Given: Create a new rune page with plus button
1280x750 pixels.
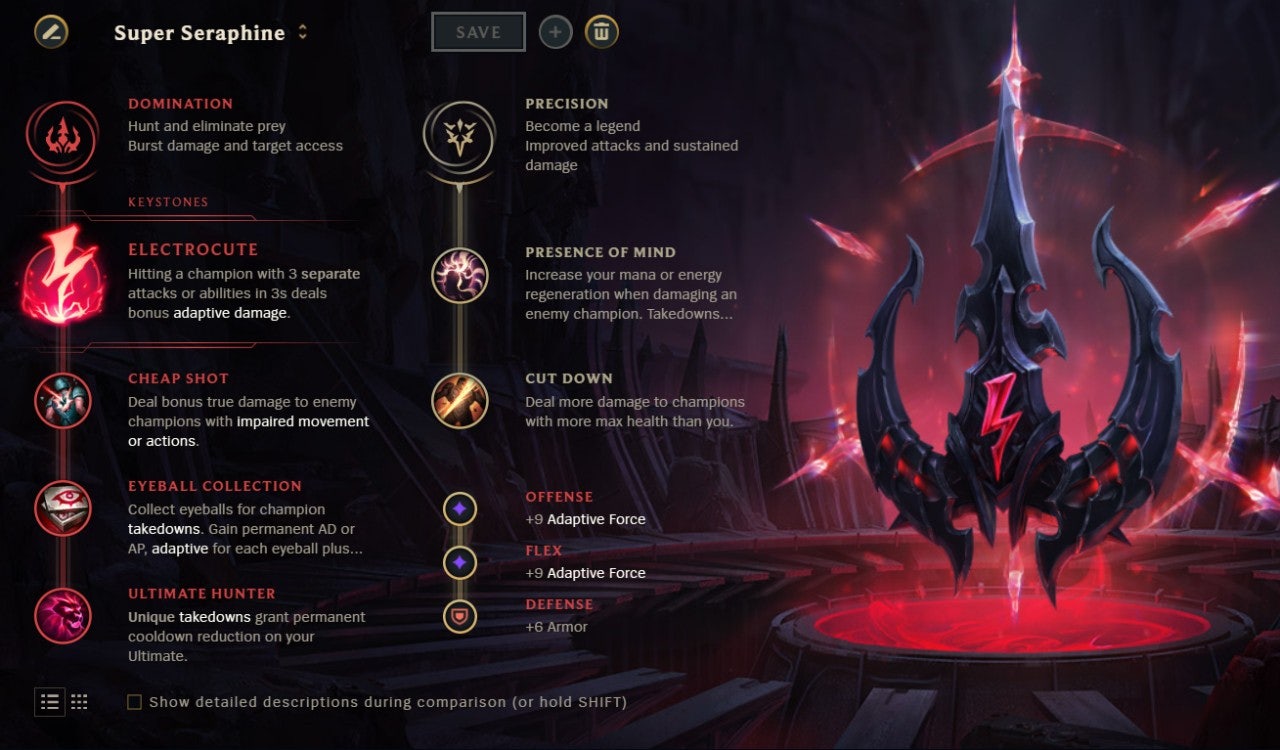Looking at the screenshot, I should point(556,32).
